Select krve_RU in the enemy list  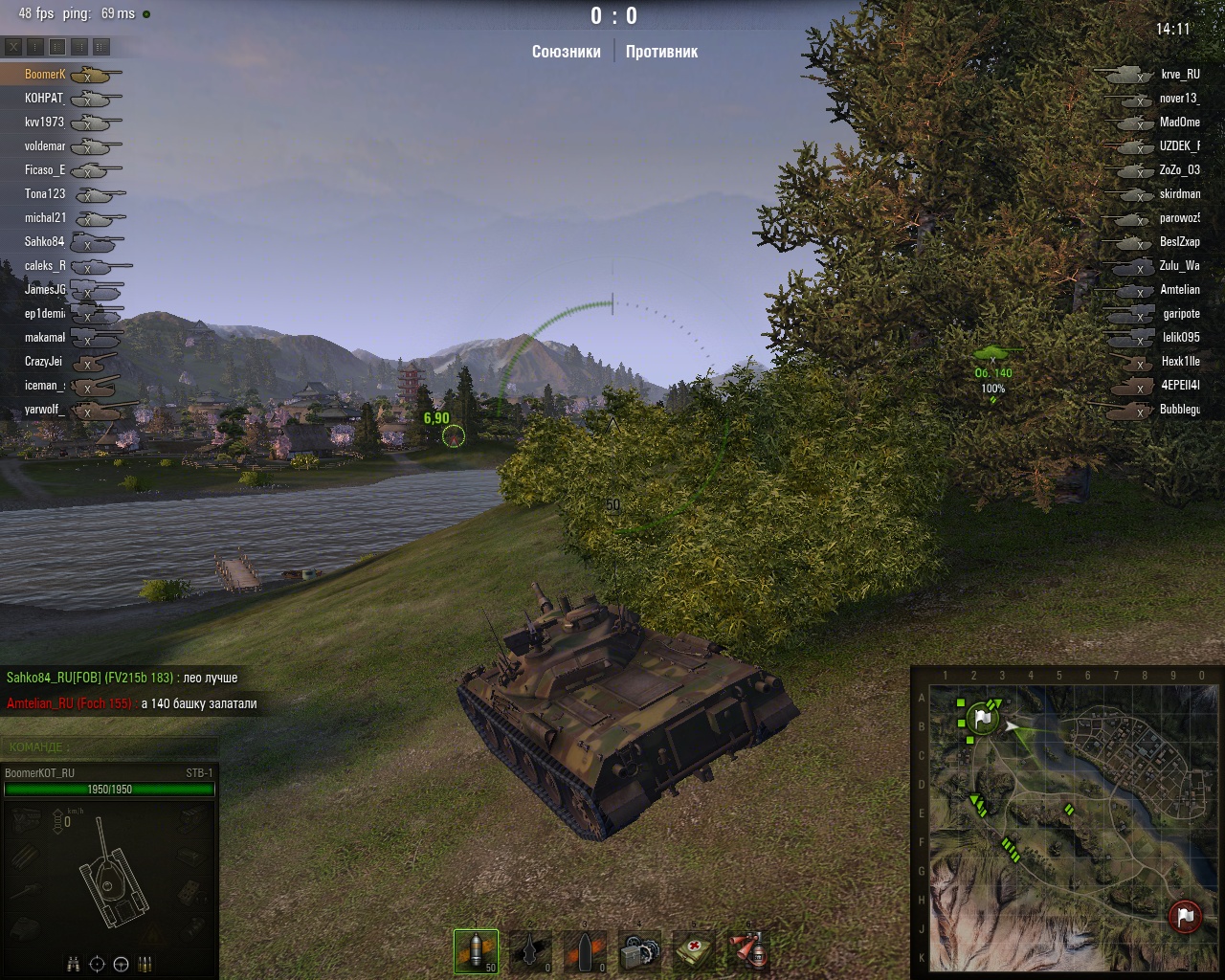[x=1179, y=75]
